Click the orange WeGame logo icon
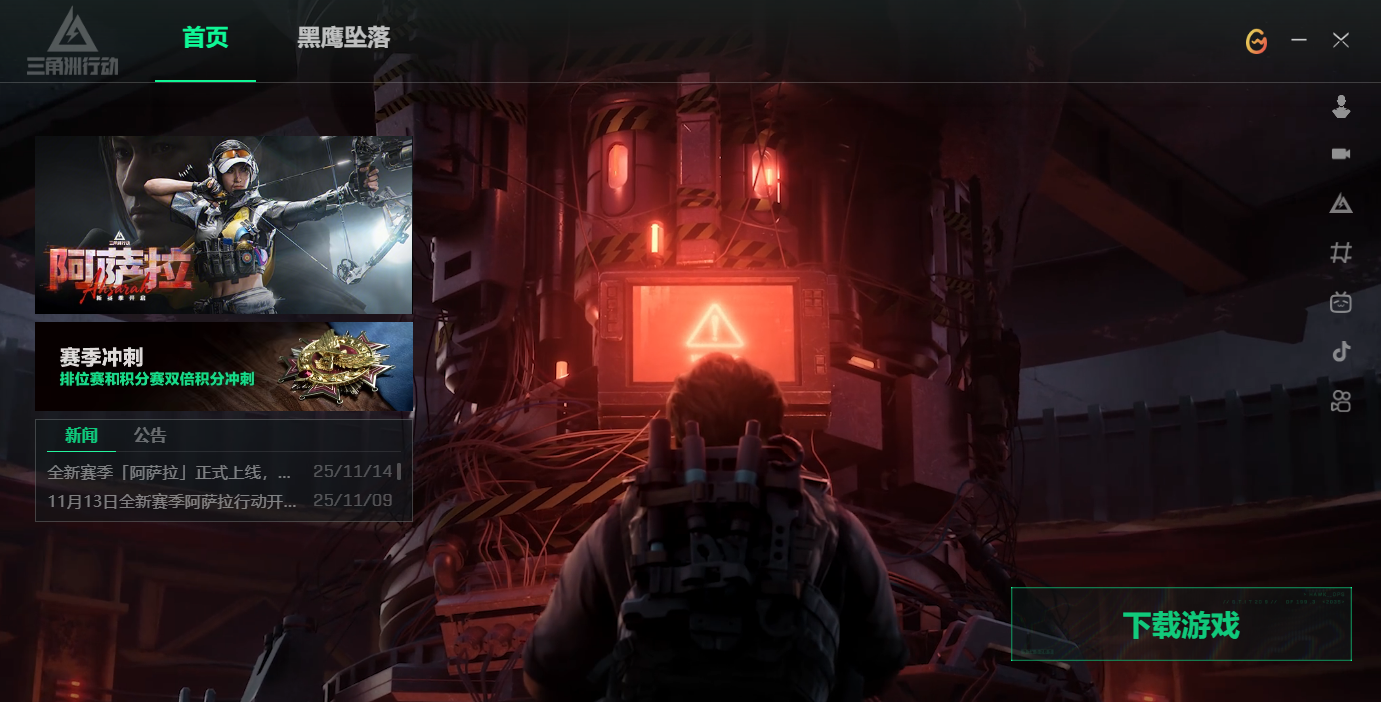This screenshot has height=702, width=1381. tap(1257, 41)
